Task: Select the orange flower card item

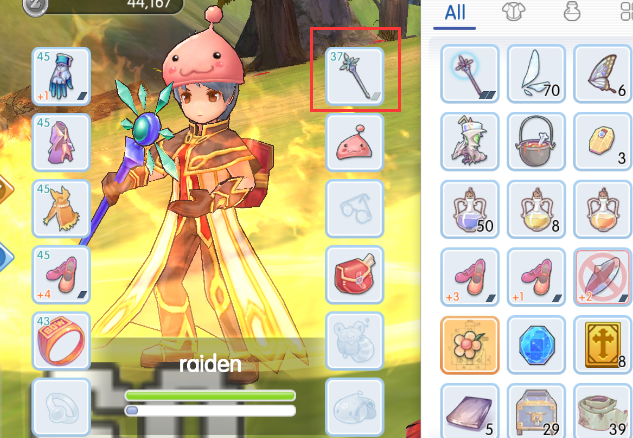Action: click(470, 343)
